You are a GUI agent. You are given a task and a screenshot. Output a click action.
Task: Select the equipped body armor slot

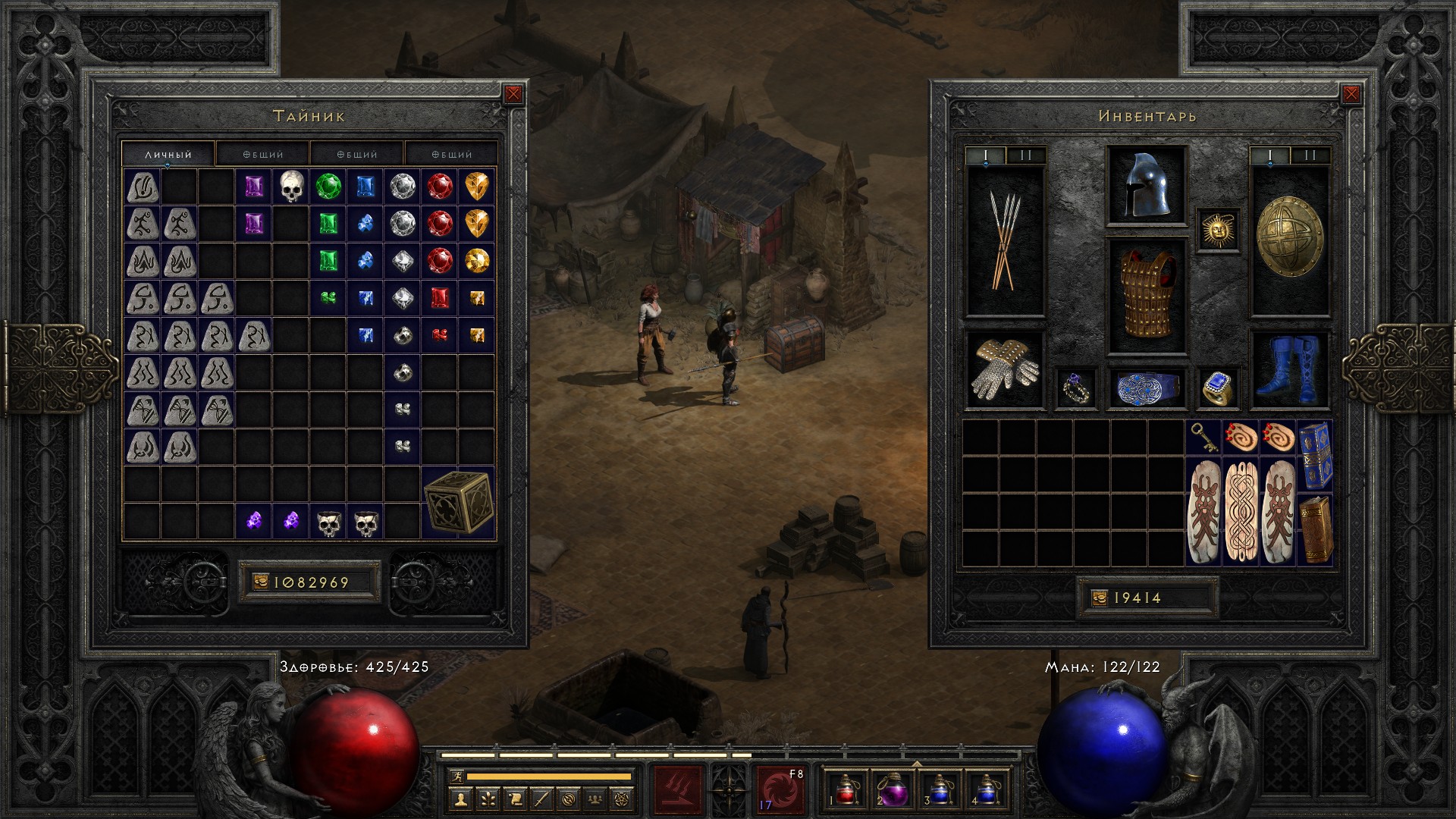[1146, 296]
